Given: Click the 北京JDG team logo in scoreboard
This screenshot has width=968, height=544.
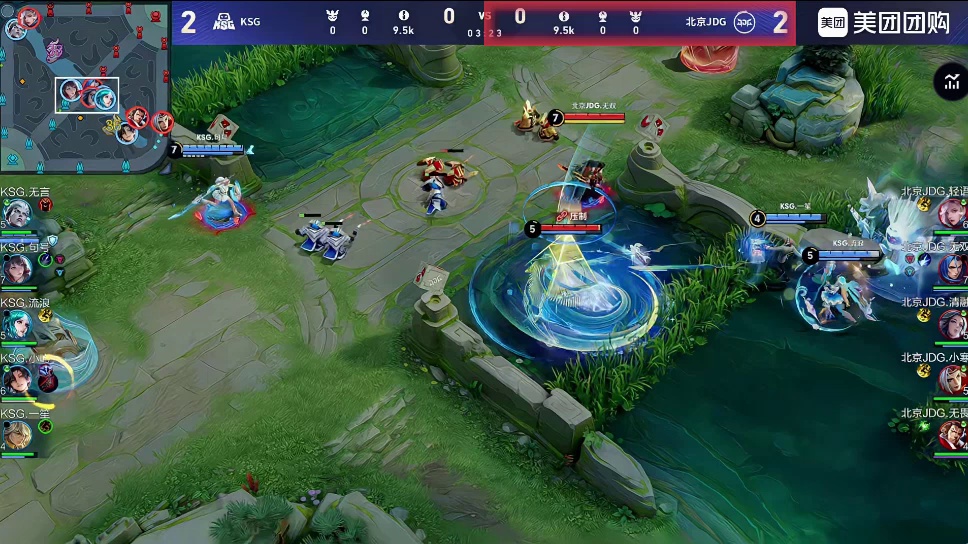Looking at the screenshot, I should point(744,22).
